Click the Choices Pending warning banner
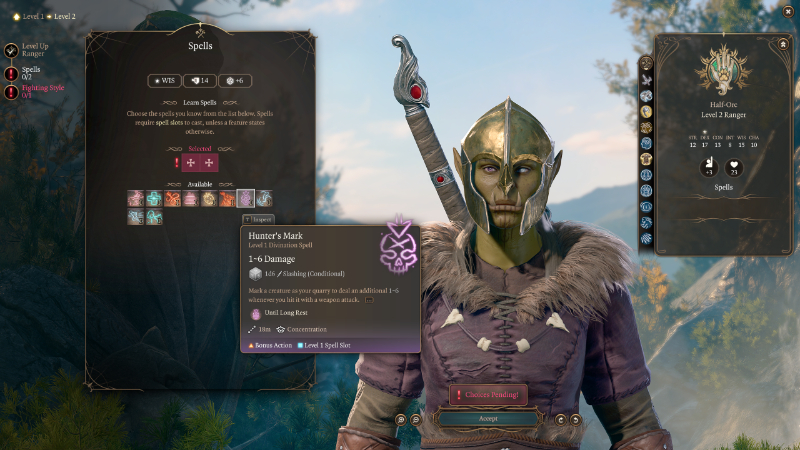 point(488,395)
